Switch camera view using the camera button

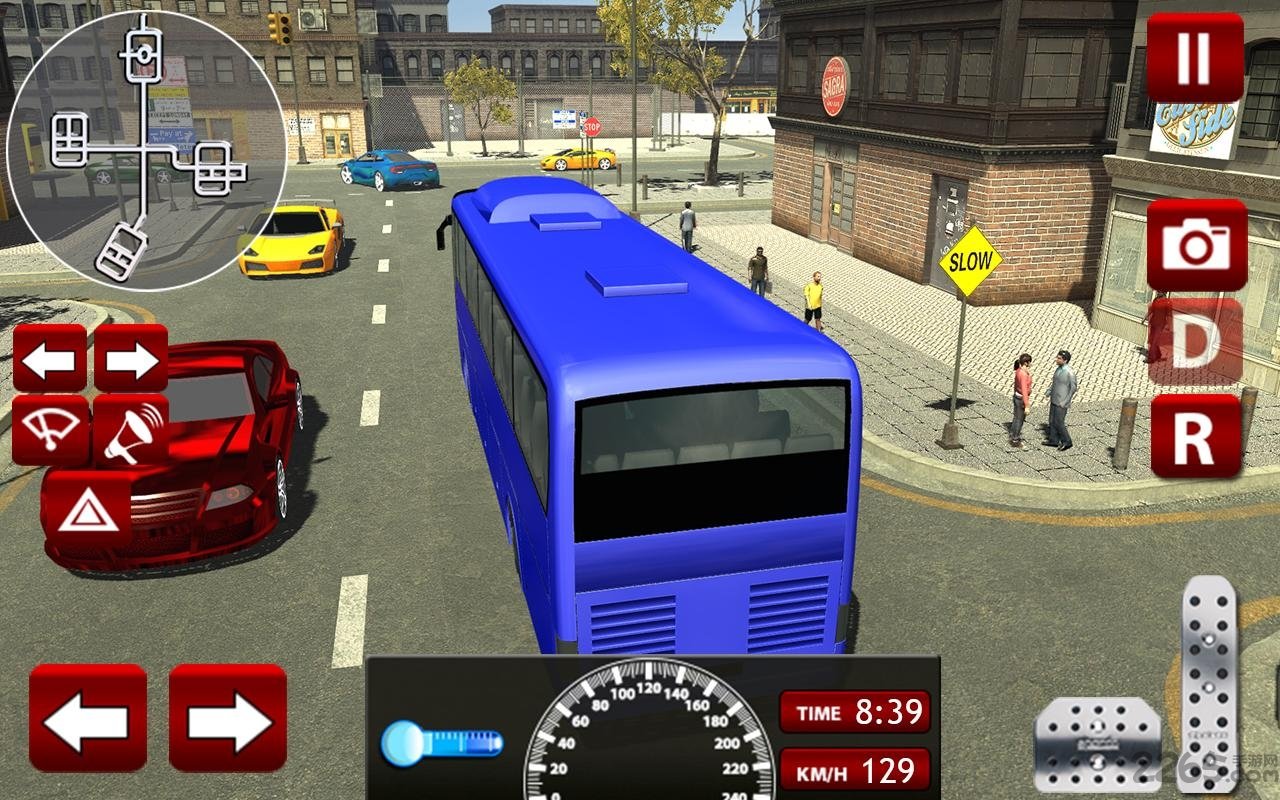1197,244
